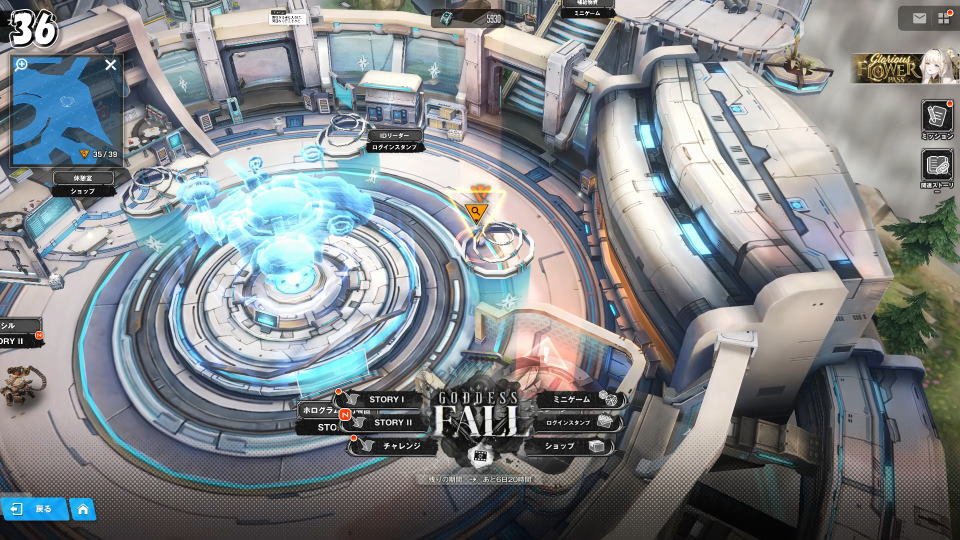This screenshot has height=540, width=960.
Task: Close the minimap panel
Action: (110, 65)
